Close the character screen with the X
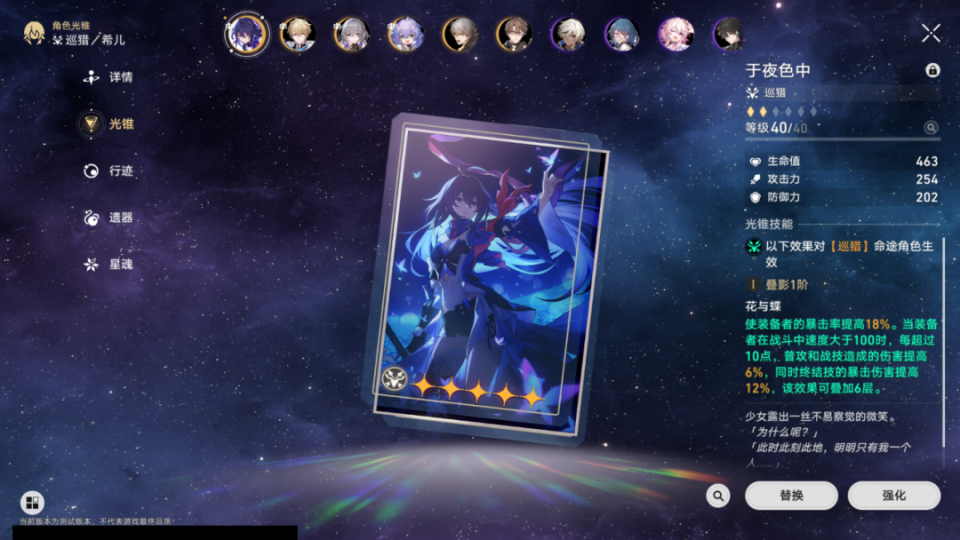This screenshot has height=540, width=960. pos(930,33)
